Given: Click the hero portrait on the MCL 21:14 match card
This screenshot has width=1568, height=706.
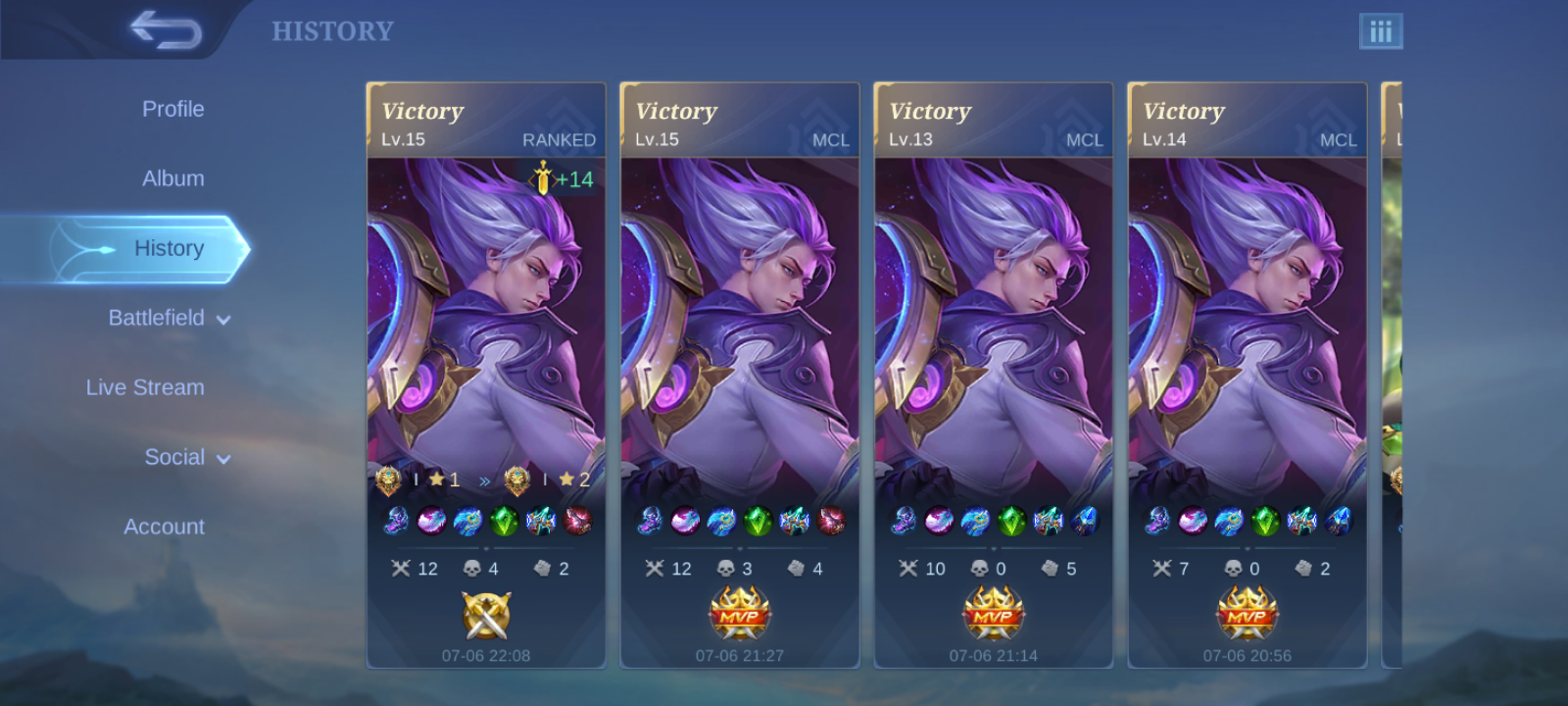Looking at the screenshot, I should click(992, 324).
